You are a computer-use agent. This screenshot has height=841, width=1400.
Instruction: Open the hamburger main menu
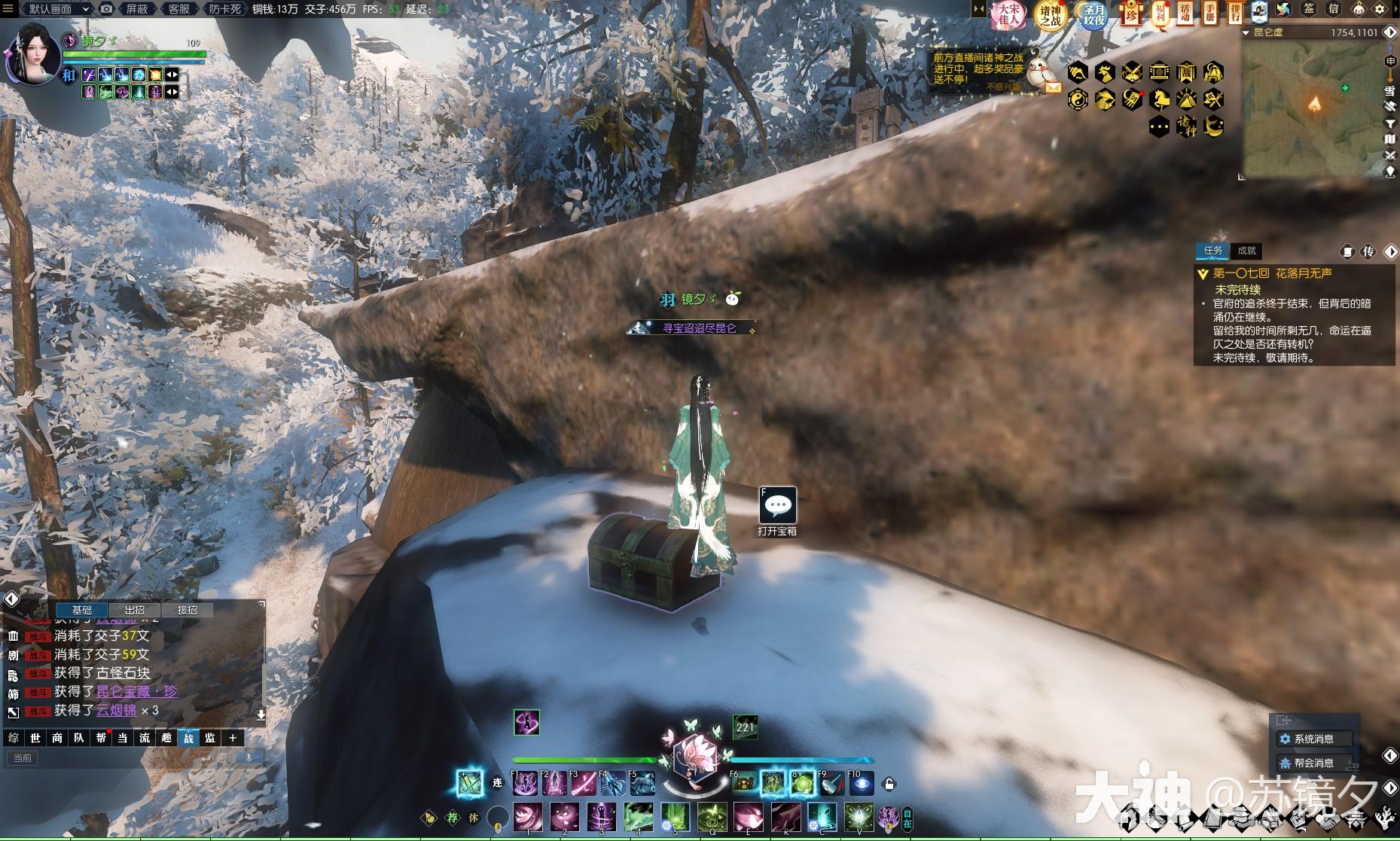pyautogui.click(x=8, y=8)
